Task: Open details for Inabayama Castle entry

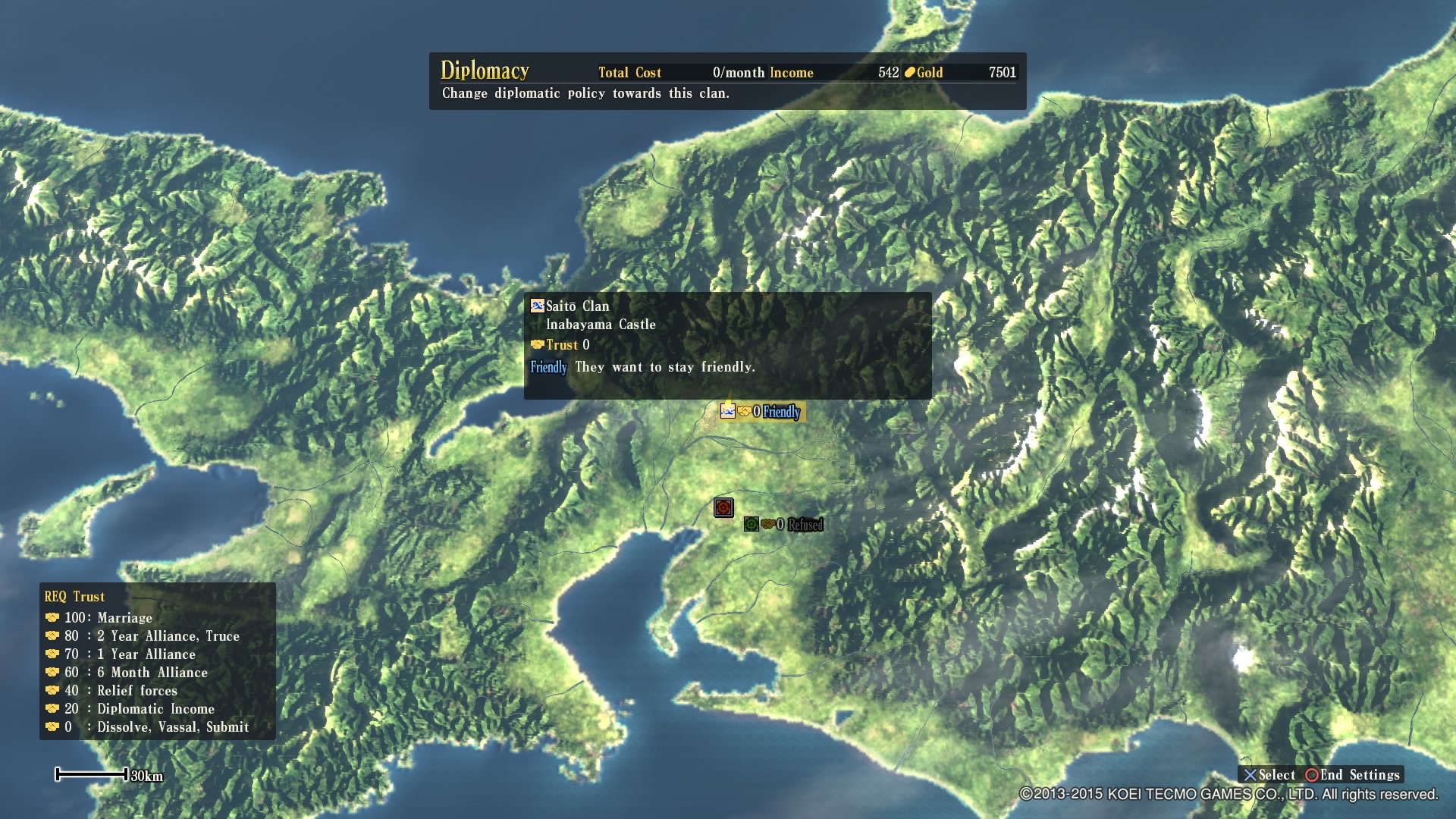Action: pyautogui.click(x=601, y=324)
